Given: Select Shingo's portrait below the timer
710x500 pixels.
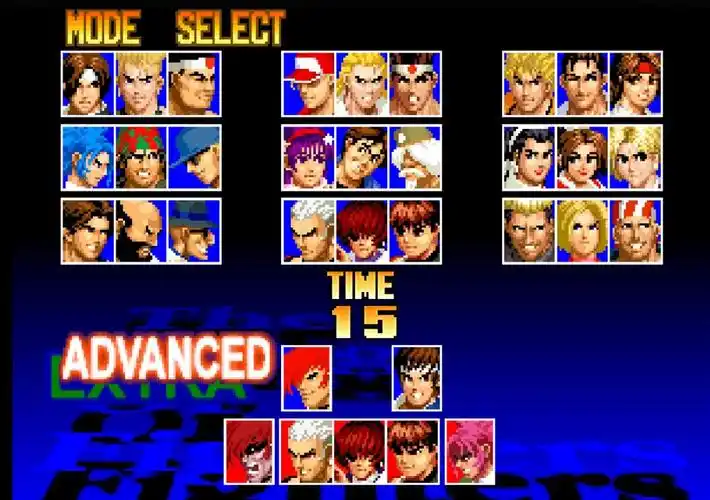Looking at the screenshot, I should [417, 378].
